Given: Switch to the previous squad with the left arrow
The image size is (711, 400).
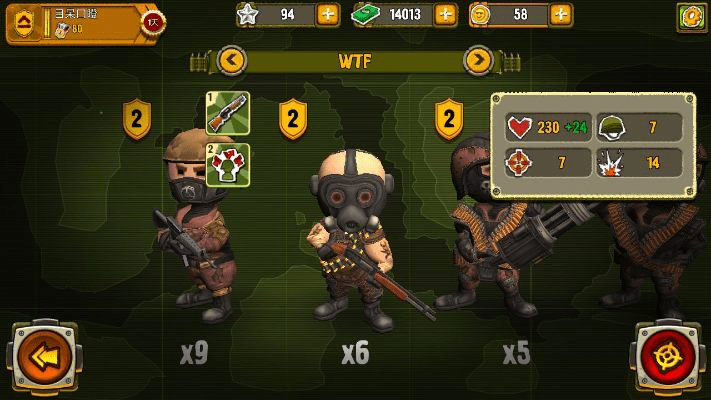Looking at the screenshot, I should pyautogui.click(x=232, y=61).
